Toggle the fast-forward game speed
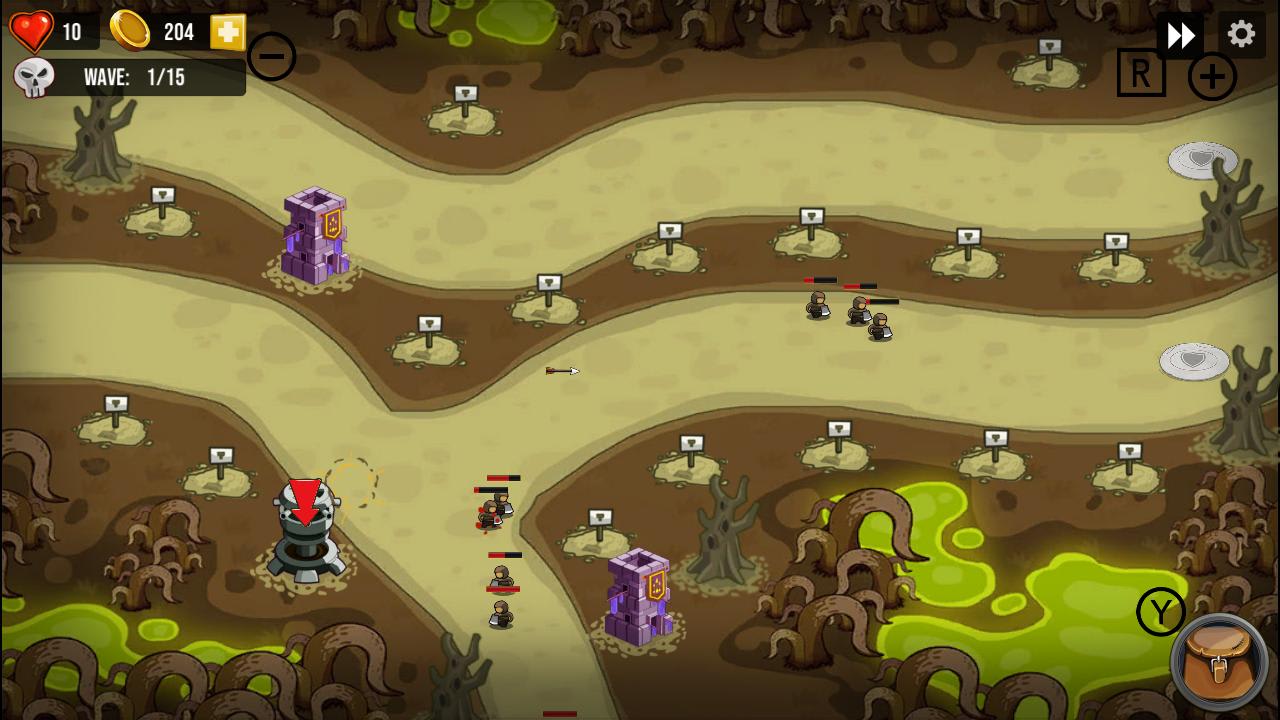This screenshot has width=1280, height=720. tap(1181, 33)
